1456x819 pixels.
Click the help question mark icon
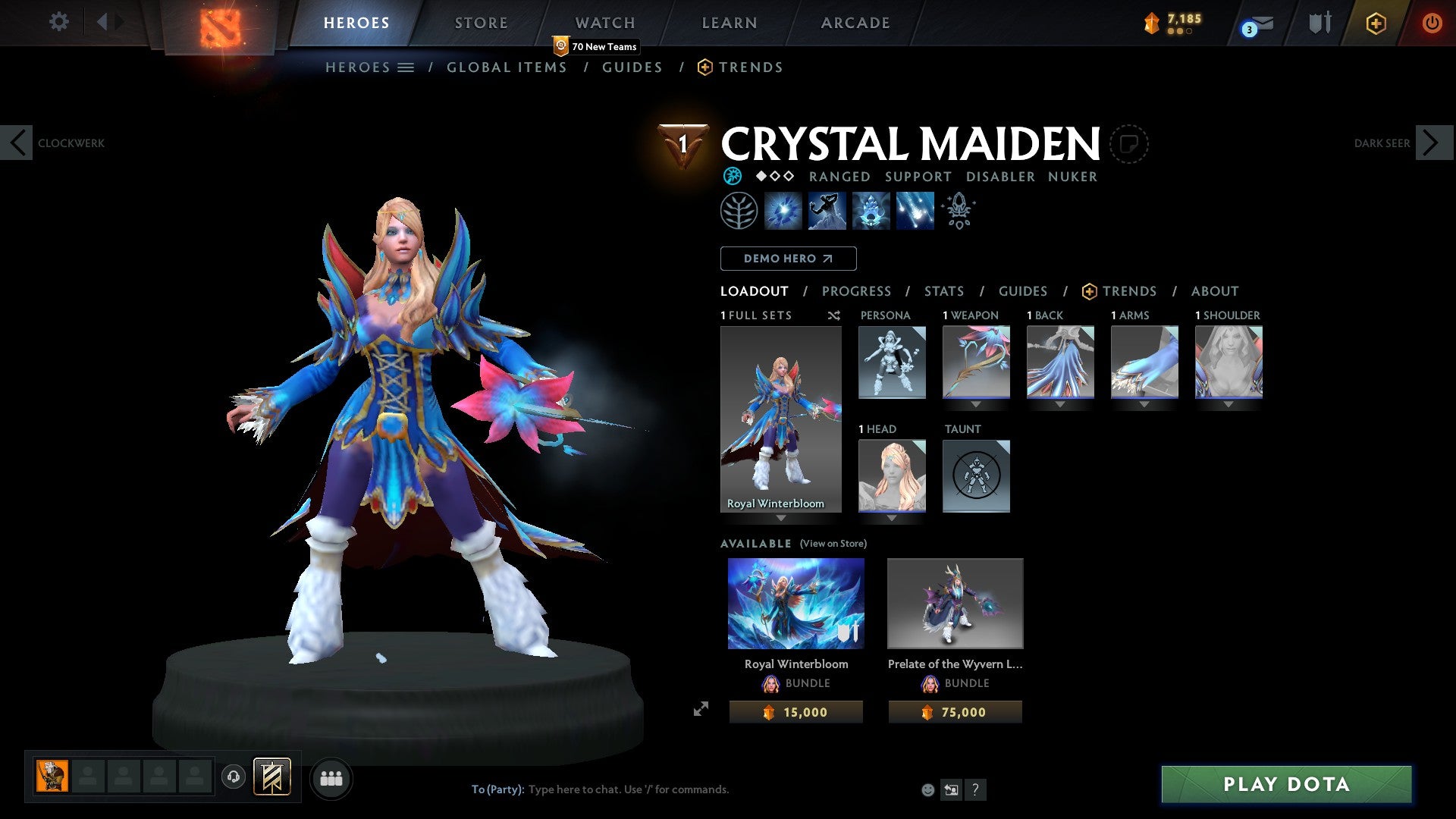[x=975, y=789]
